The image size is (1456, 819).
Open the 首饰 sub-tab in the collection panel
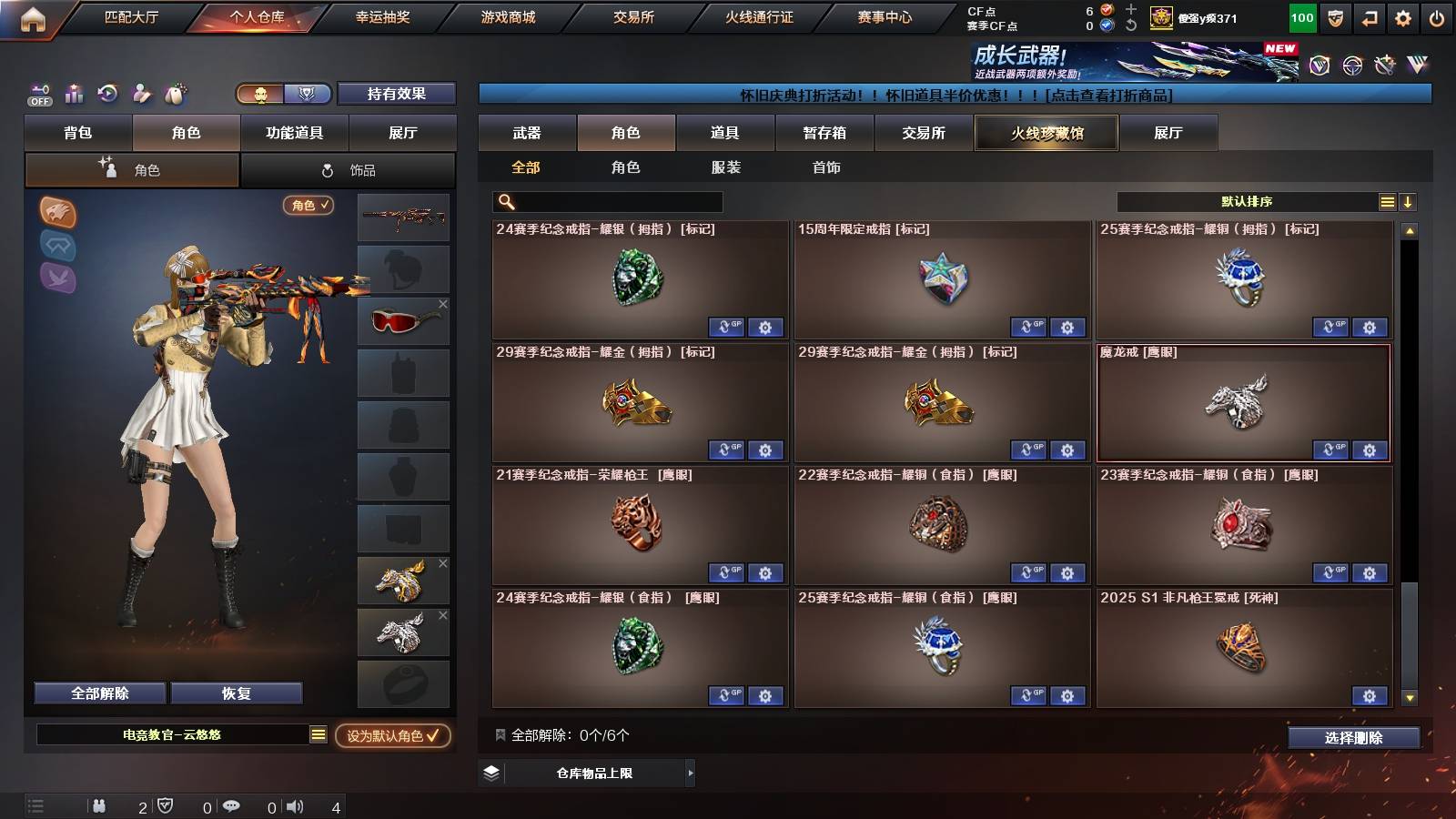coord(826,167)
